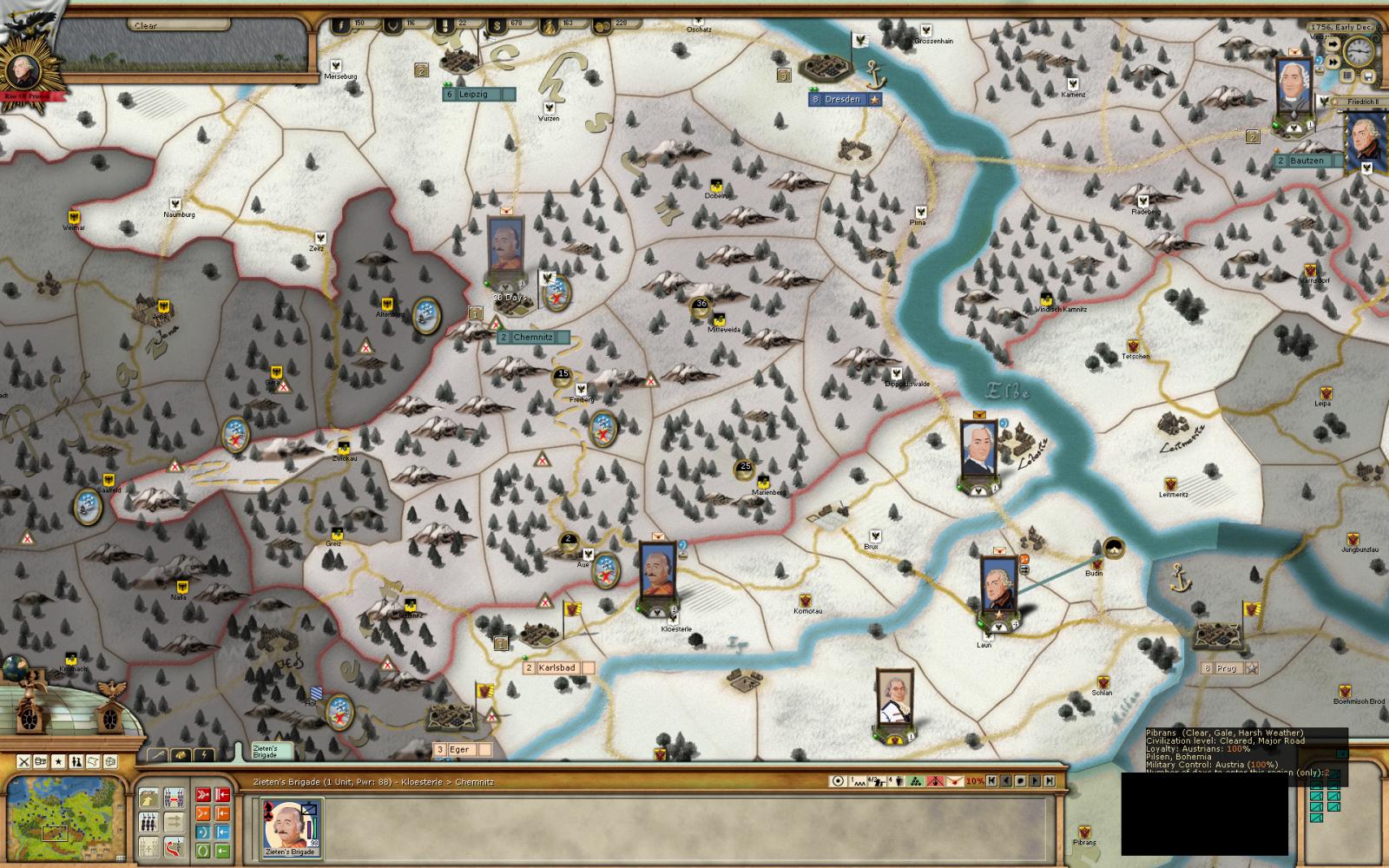This screenshot has height=868, width=1389.
Task: Toggle the crossed swords map filter
Action: coord(24,761)
